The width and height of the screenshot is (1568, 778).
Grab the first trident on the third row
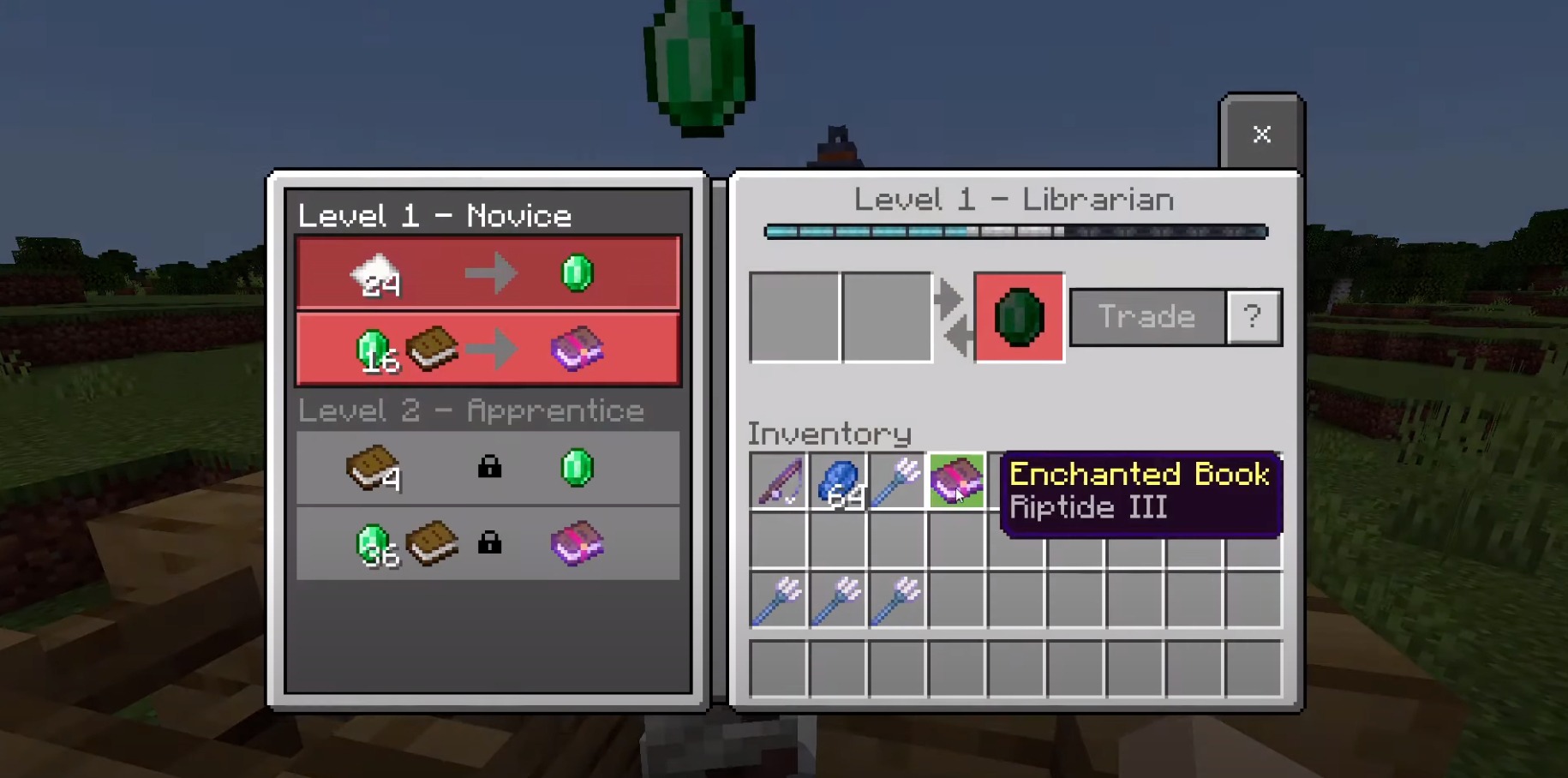(x=778, y=600)
